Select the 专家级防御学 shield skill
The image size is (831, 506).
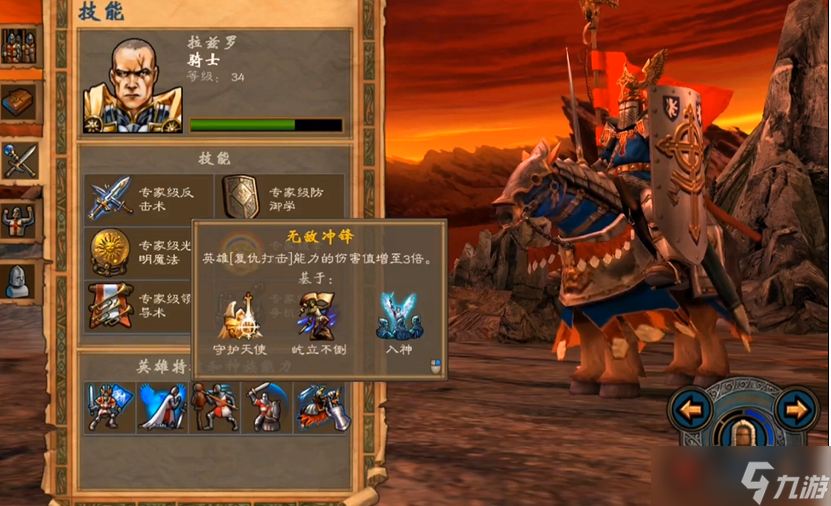[x=242, y=196]
